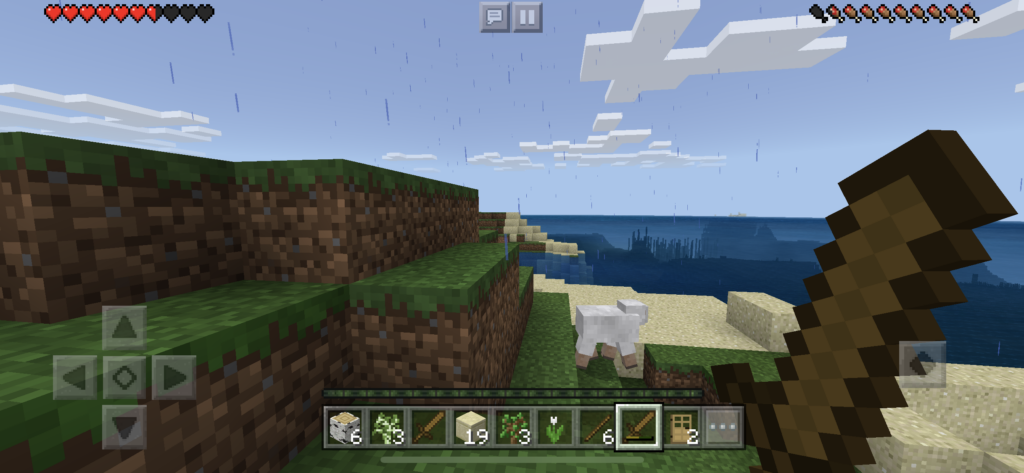Tap the move forward arrow

coord(124,327)
